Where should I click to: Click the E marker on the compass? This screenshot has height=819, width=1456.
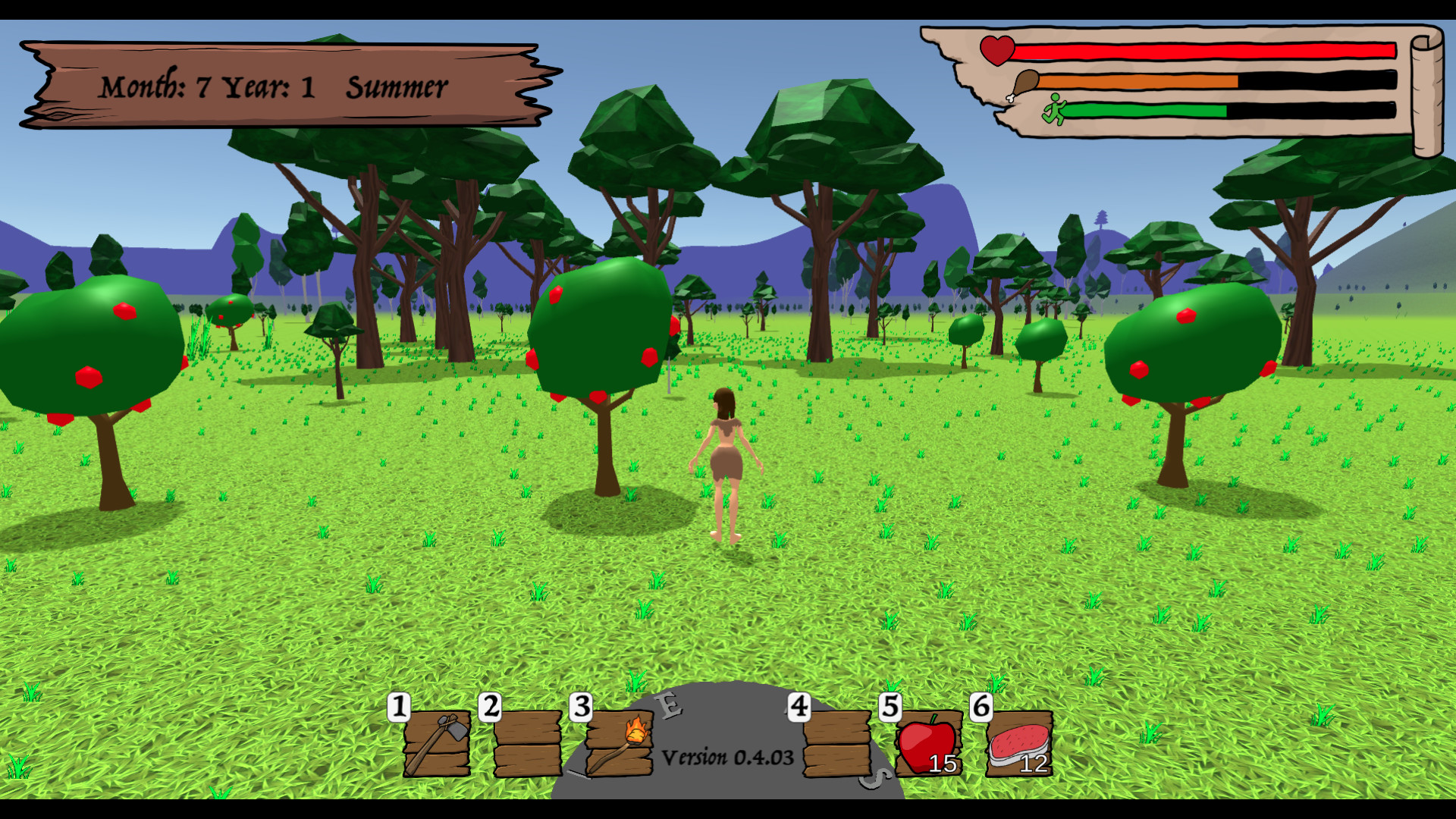pos(667,706)
